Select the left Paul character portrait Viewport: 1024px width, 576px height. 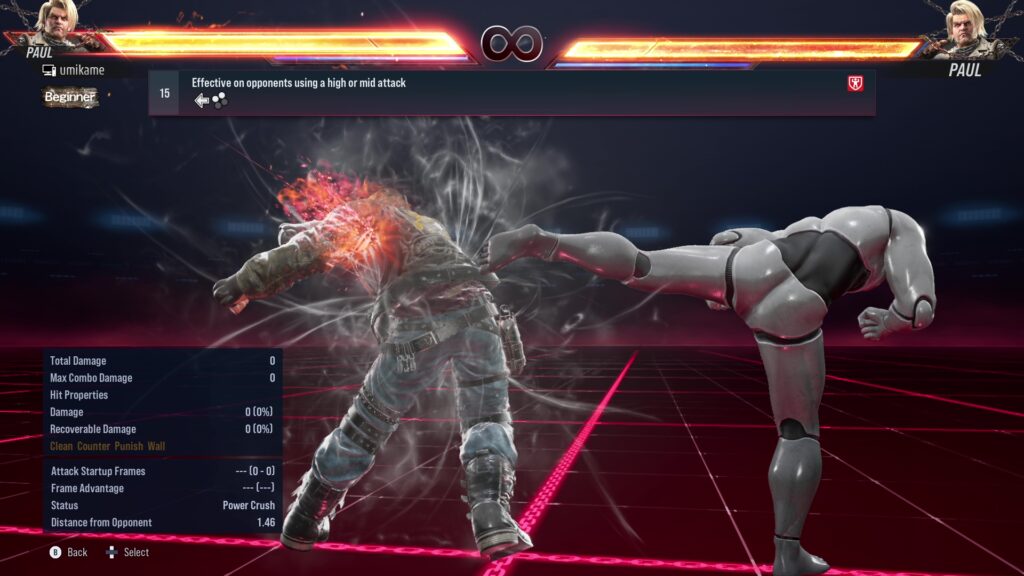(58, 25)
